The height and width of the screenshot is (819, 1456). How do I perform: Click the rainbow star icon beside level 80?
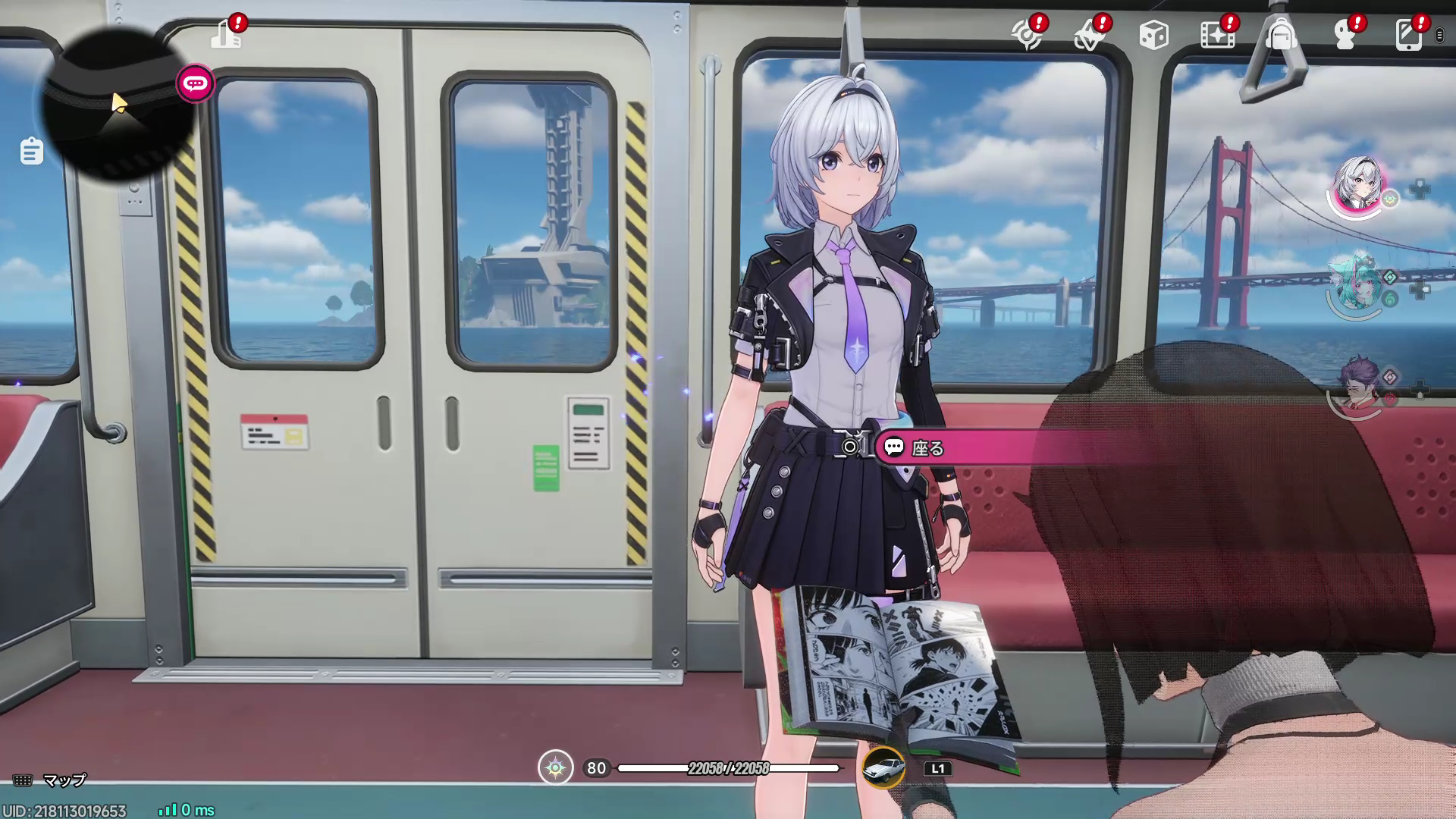point(556,767)
